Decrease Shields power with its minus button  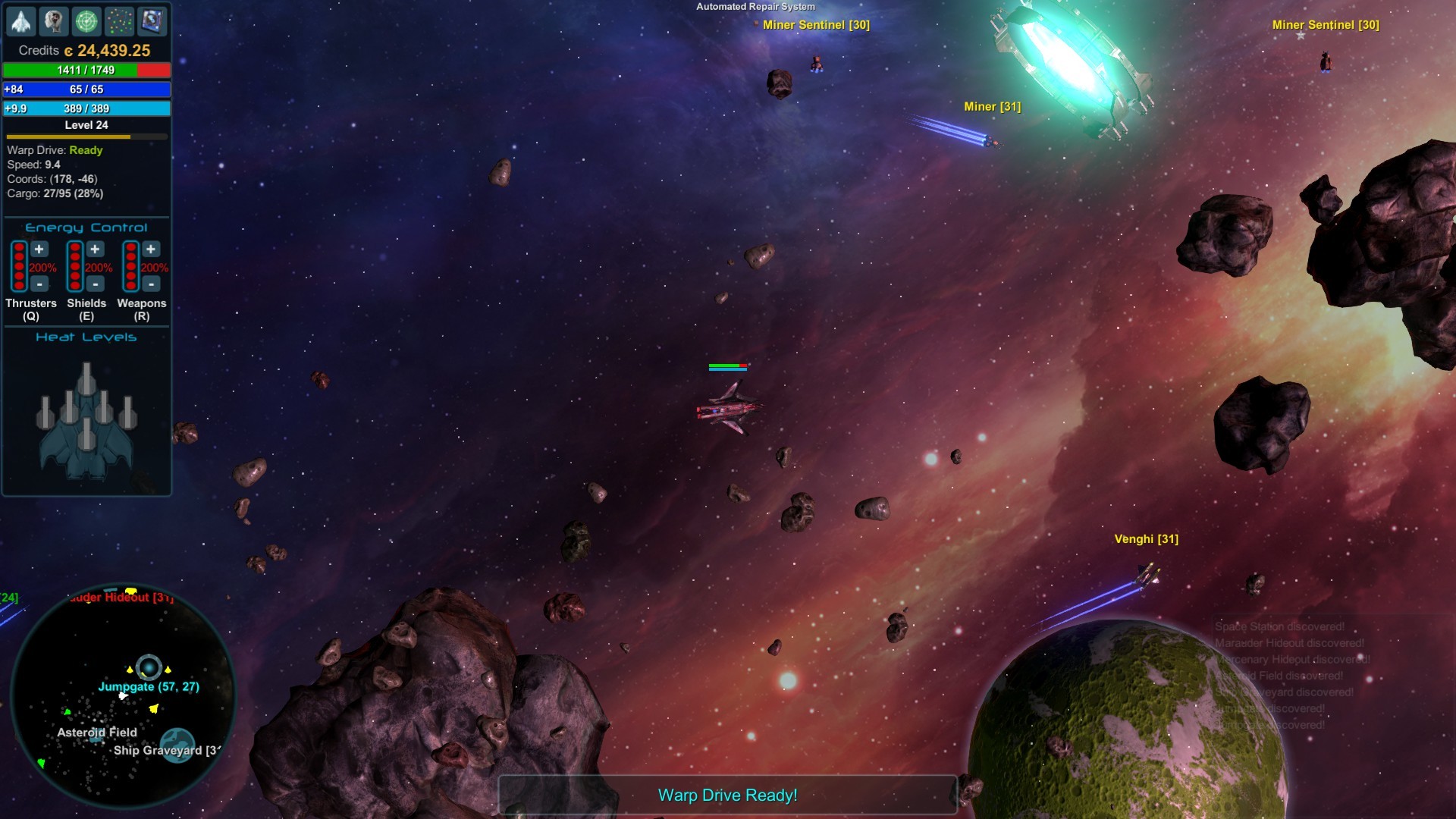(94, 284)
